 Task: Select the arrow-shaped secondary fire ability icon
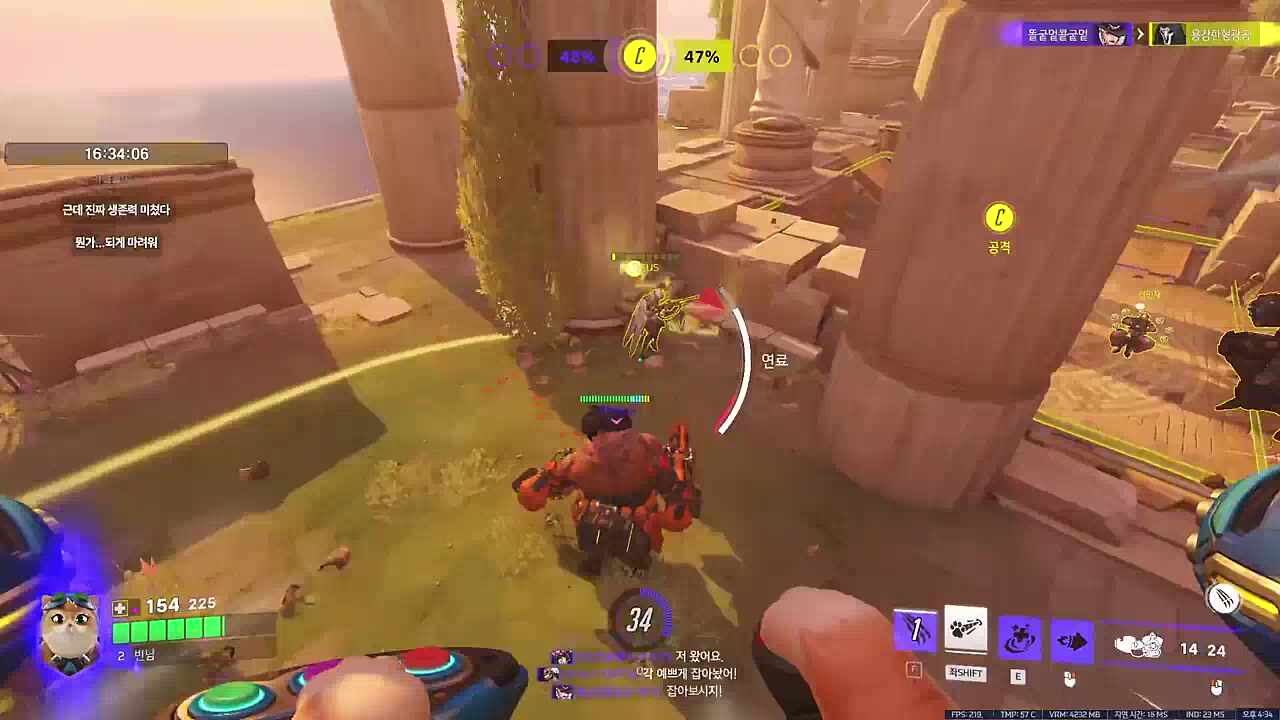1071,641
